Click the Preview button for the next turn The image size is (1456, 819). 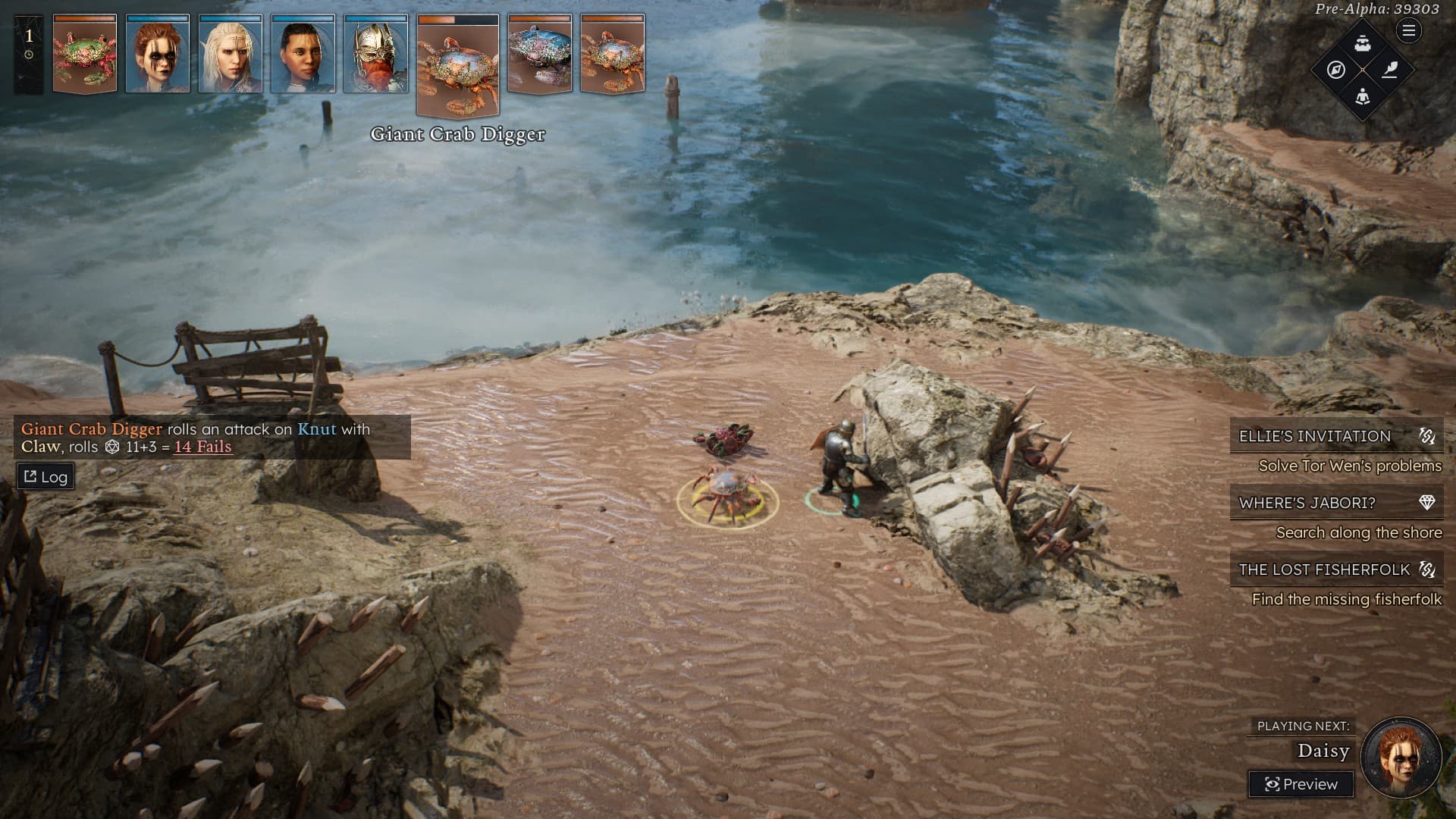(x=1301, y=784)
